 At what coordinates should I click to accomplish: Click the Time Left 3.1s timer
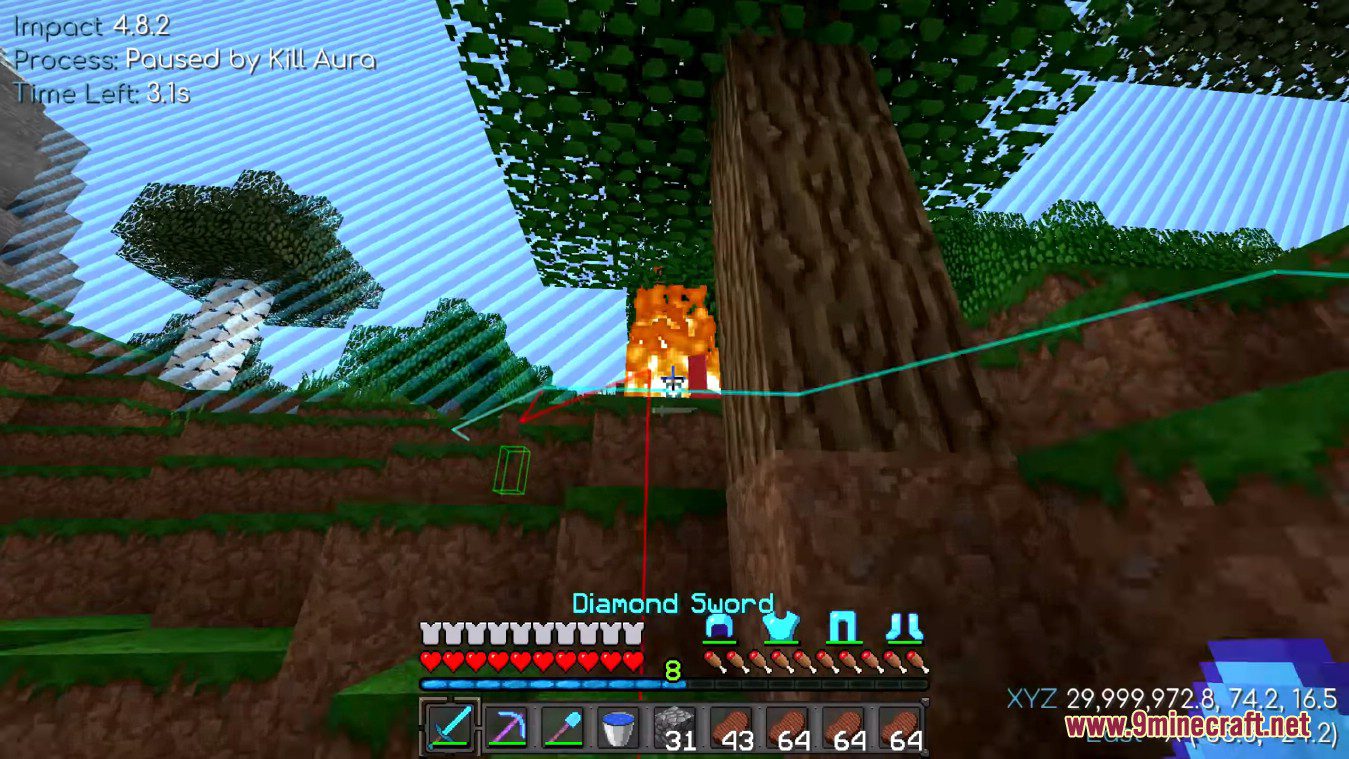(103, 94)
